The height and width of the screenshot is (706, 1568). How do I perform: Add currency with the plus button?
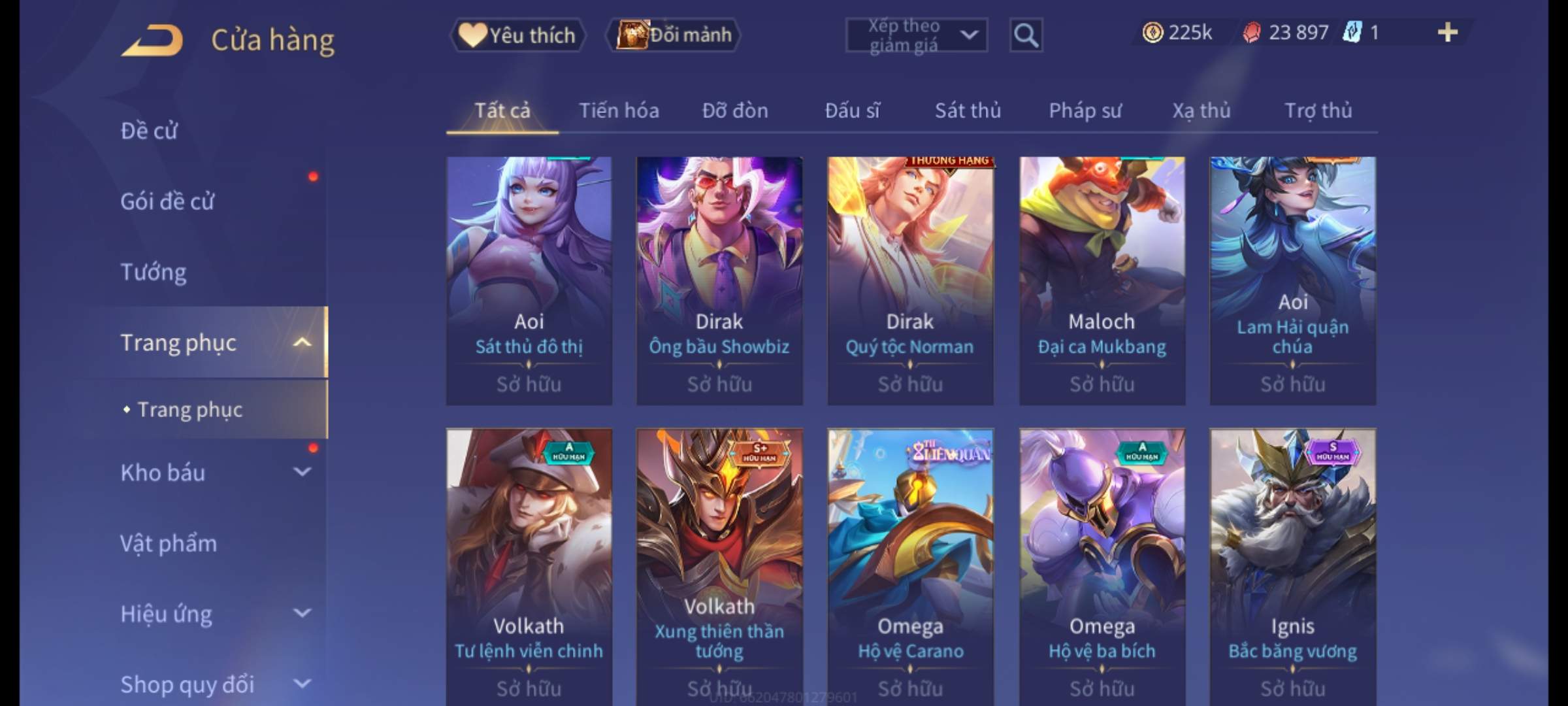tap(1447, 33)
